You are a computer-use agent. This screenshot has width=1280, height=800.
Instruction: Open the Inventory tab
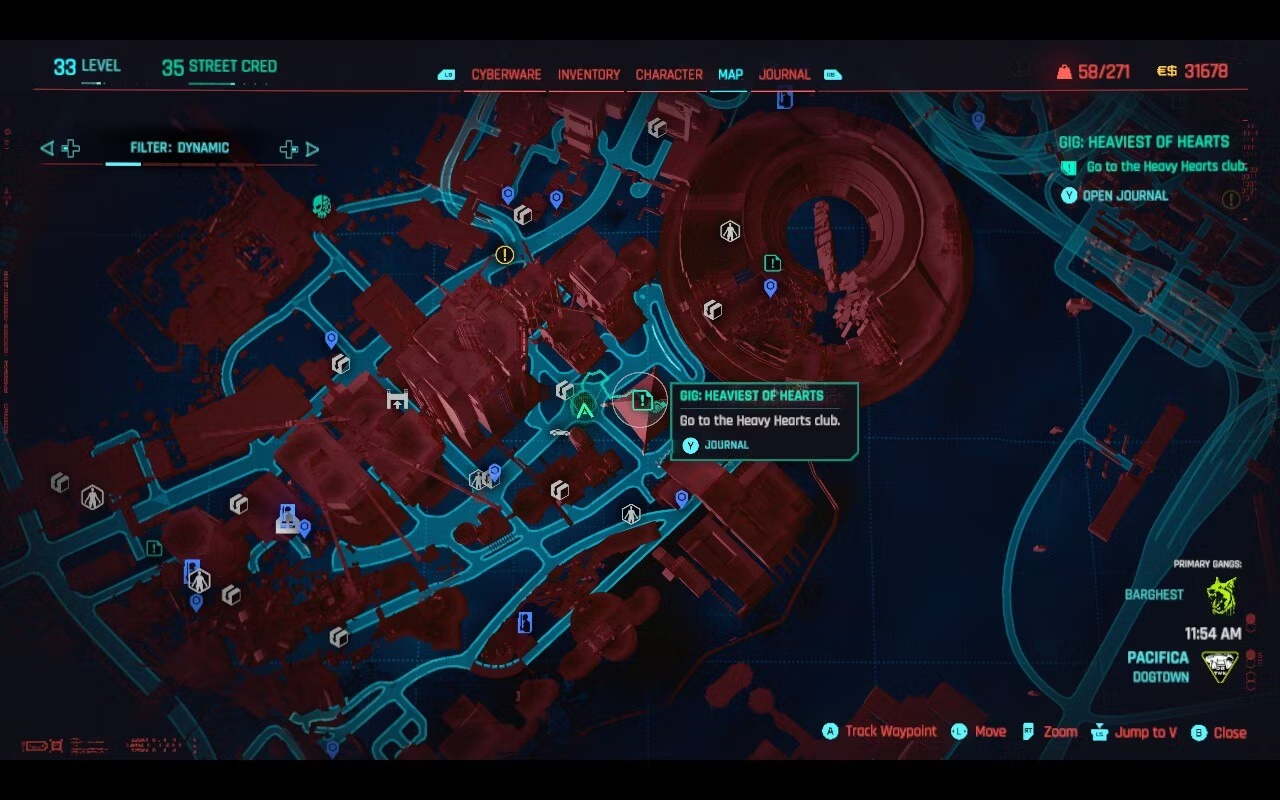tap(588, 75)
